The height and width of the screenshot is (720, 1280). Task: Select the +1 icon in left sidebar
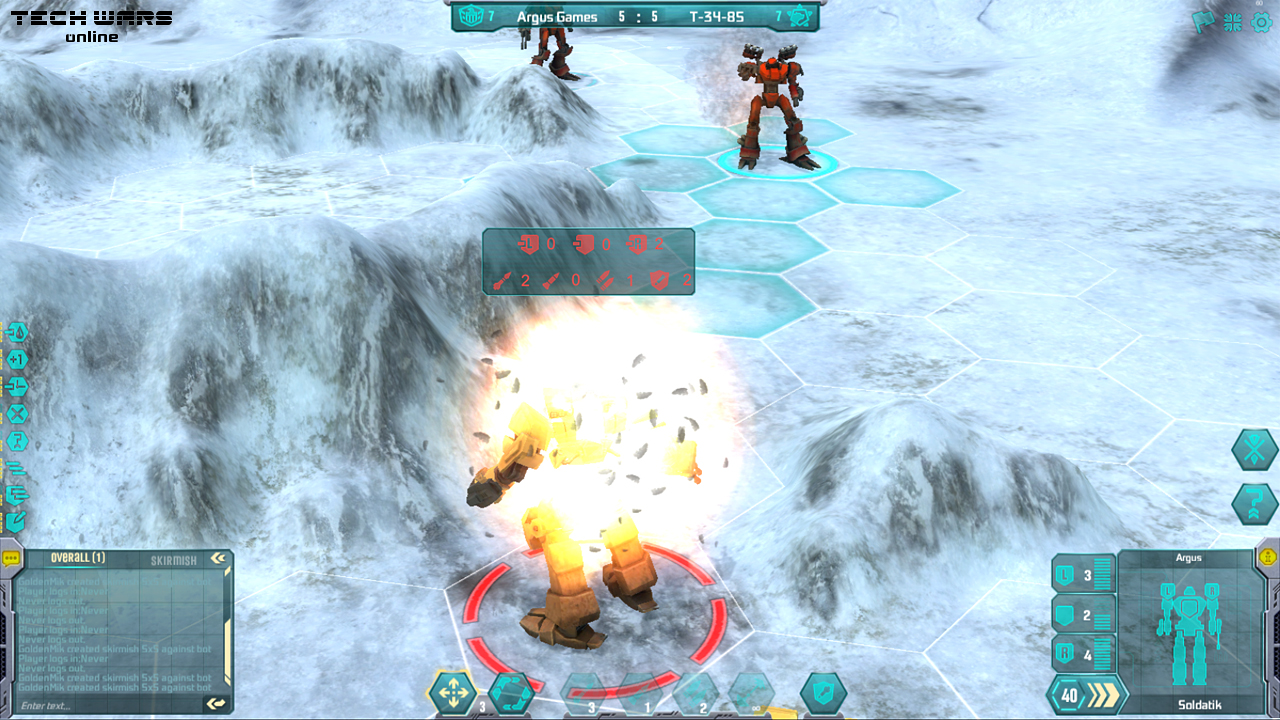point(17,361)
